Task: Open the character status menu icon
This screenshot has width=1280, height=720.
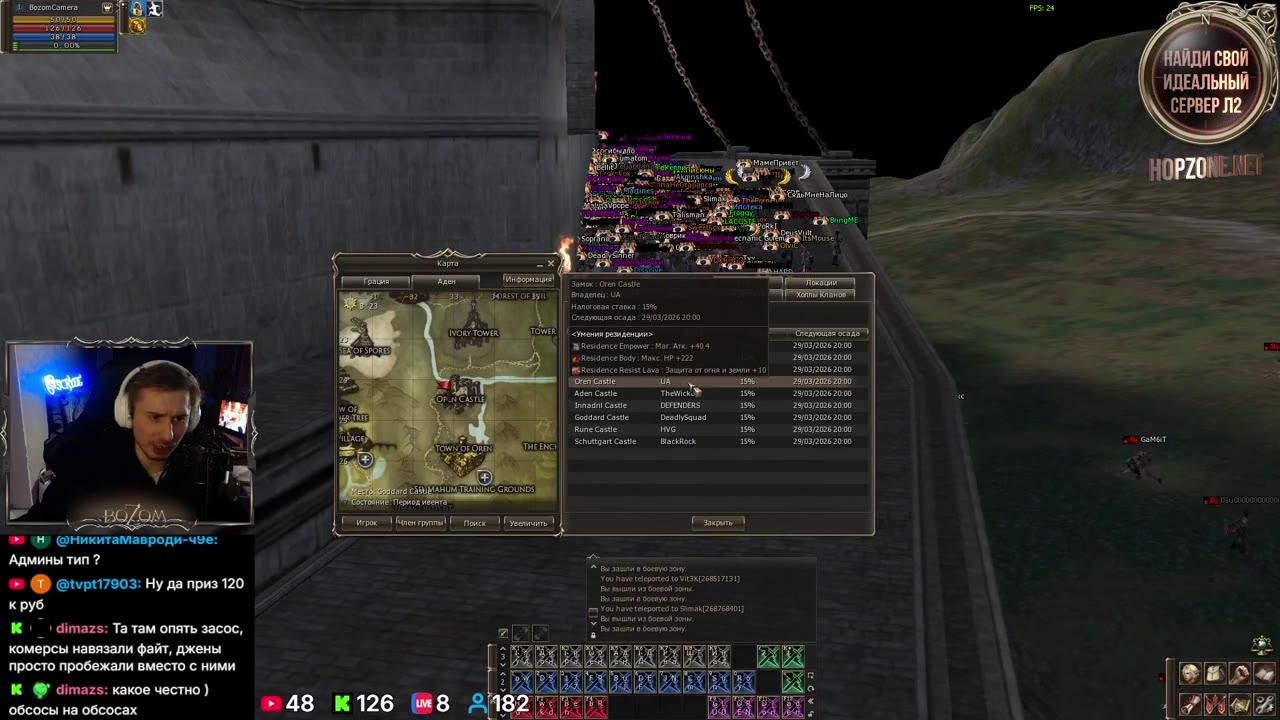Action: click(x=1190, y=673)
